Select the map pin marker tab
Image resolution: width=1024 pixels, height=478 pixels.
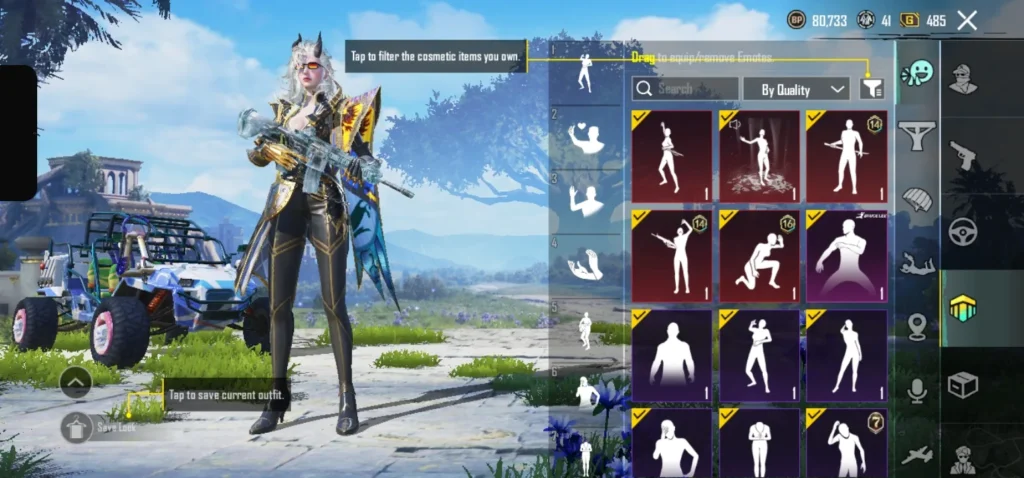[x=916, y=327]
